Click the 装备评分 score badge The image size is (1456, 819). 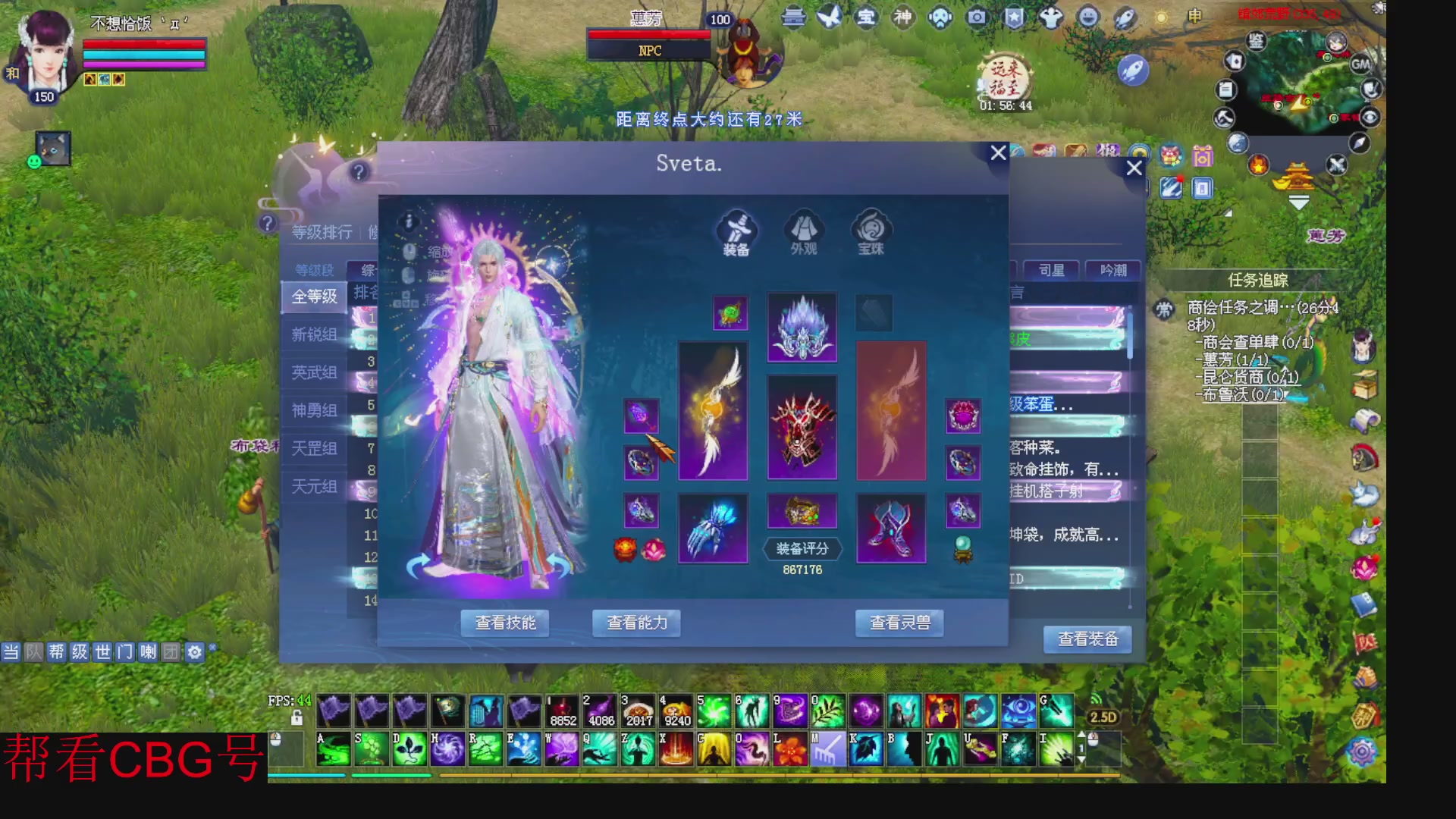pos(802,548)
